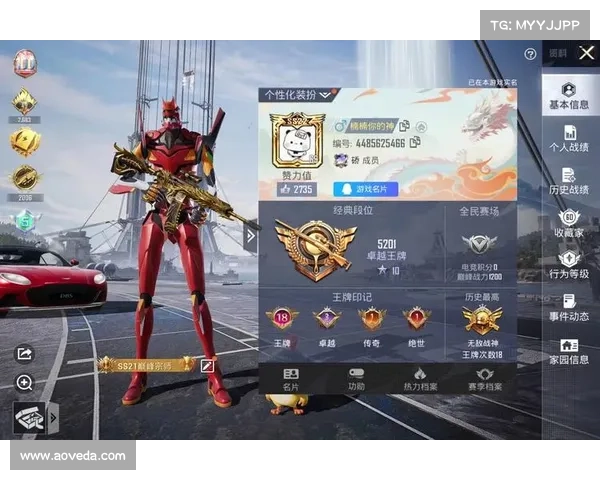Switch to 个人战绩 tab
This screenshot has width=600, height=480.
pyautogui.click(x=569, y=139)
